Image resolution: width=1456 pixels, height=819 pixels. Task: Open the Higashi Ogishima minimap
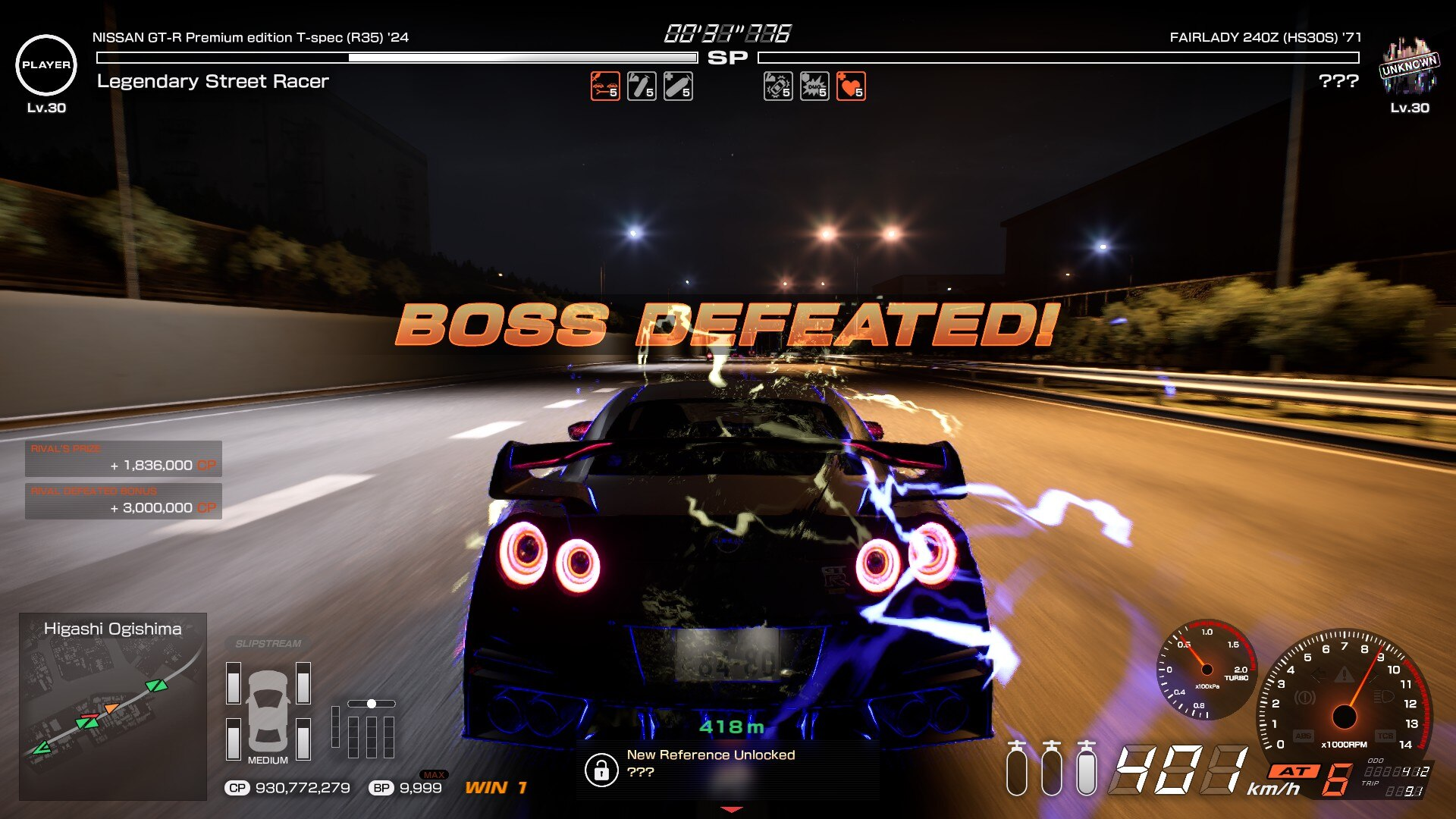coord(113,706)
